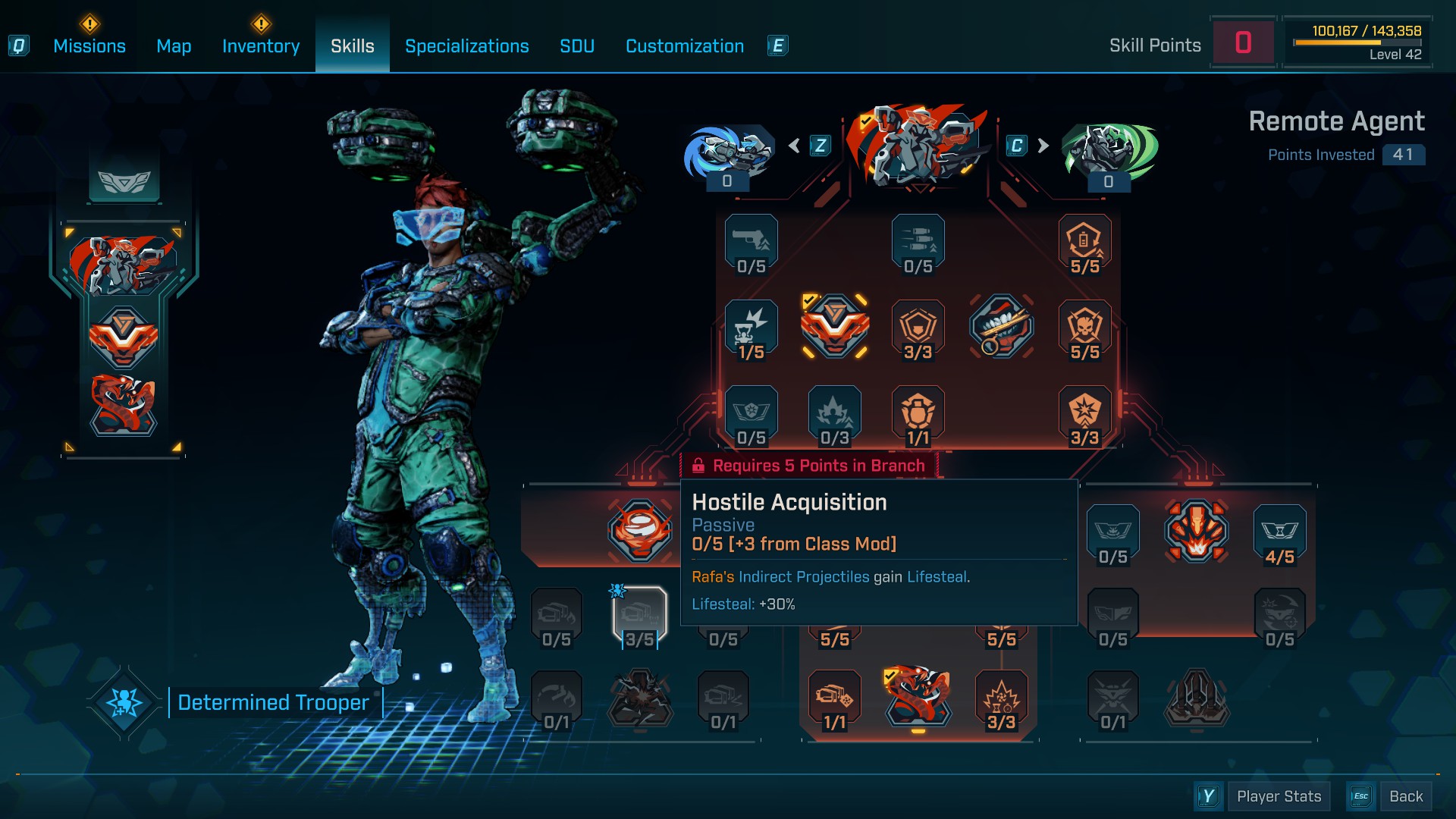Viewport: 1456px width, 819px height.
Task: Select the maxed 5/5 battery recharge skill
Action: pos(1084,243)
